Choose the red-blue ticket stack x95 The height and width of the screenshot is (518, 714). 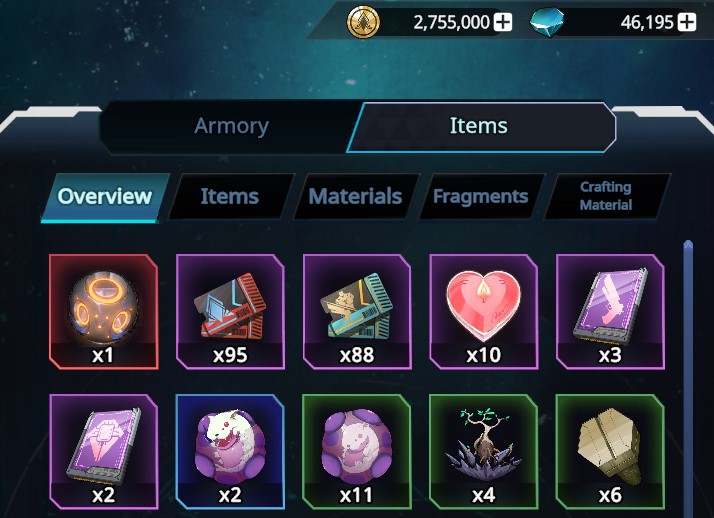point(230,311)
